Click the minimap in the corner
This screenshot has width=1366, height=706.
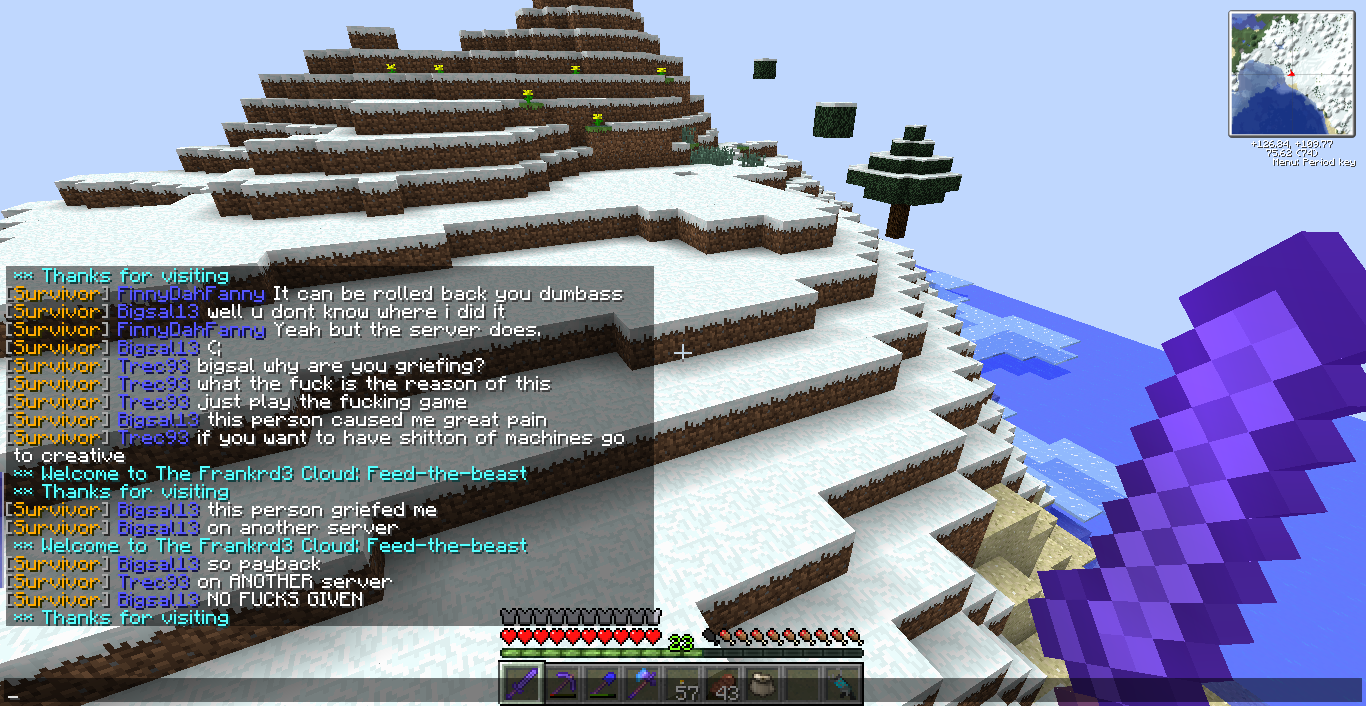pos(1292,74)
